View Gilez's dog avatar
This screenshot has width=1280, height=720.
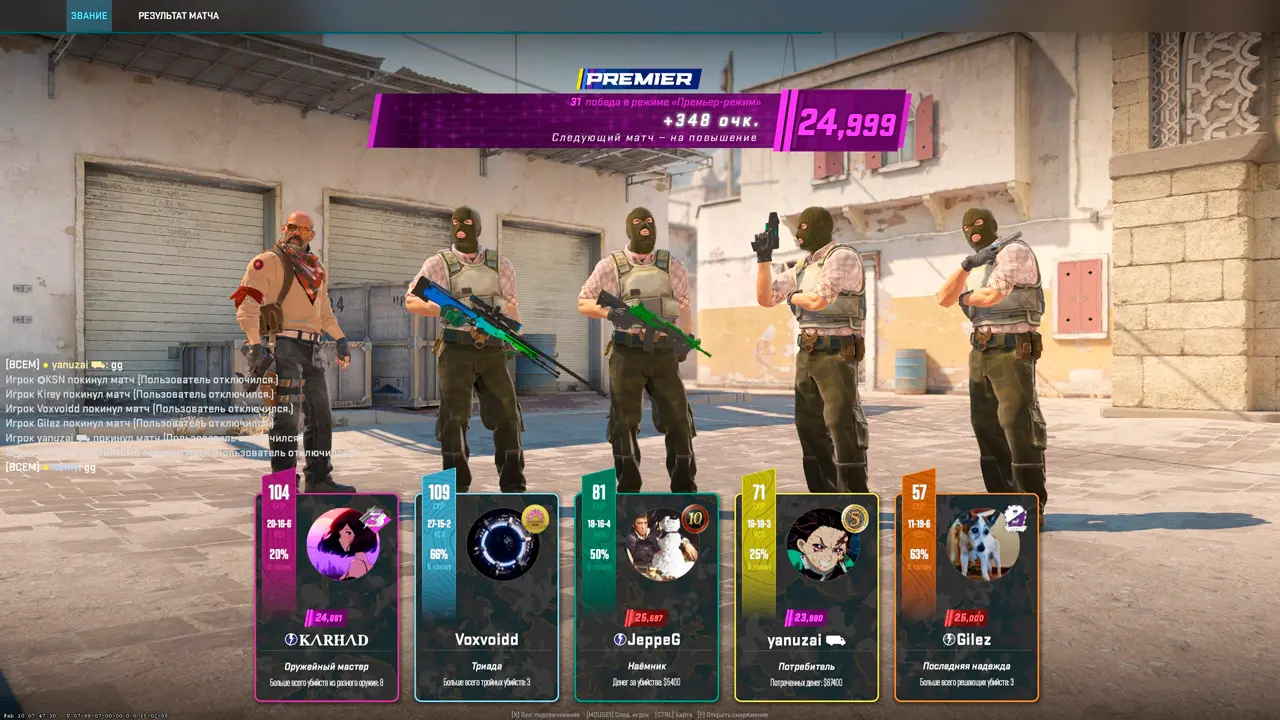[x=981, y=544]
